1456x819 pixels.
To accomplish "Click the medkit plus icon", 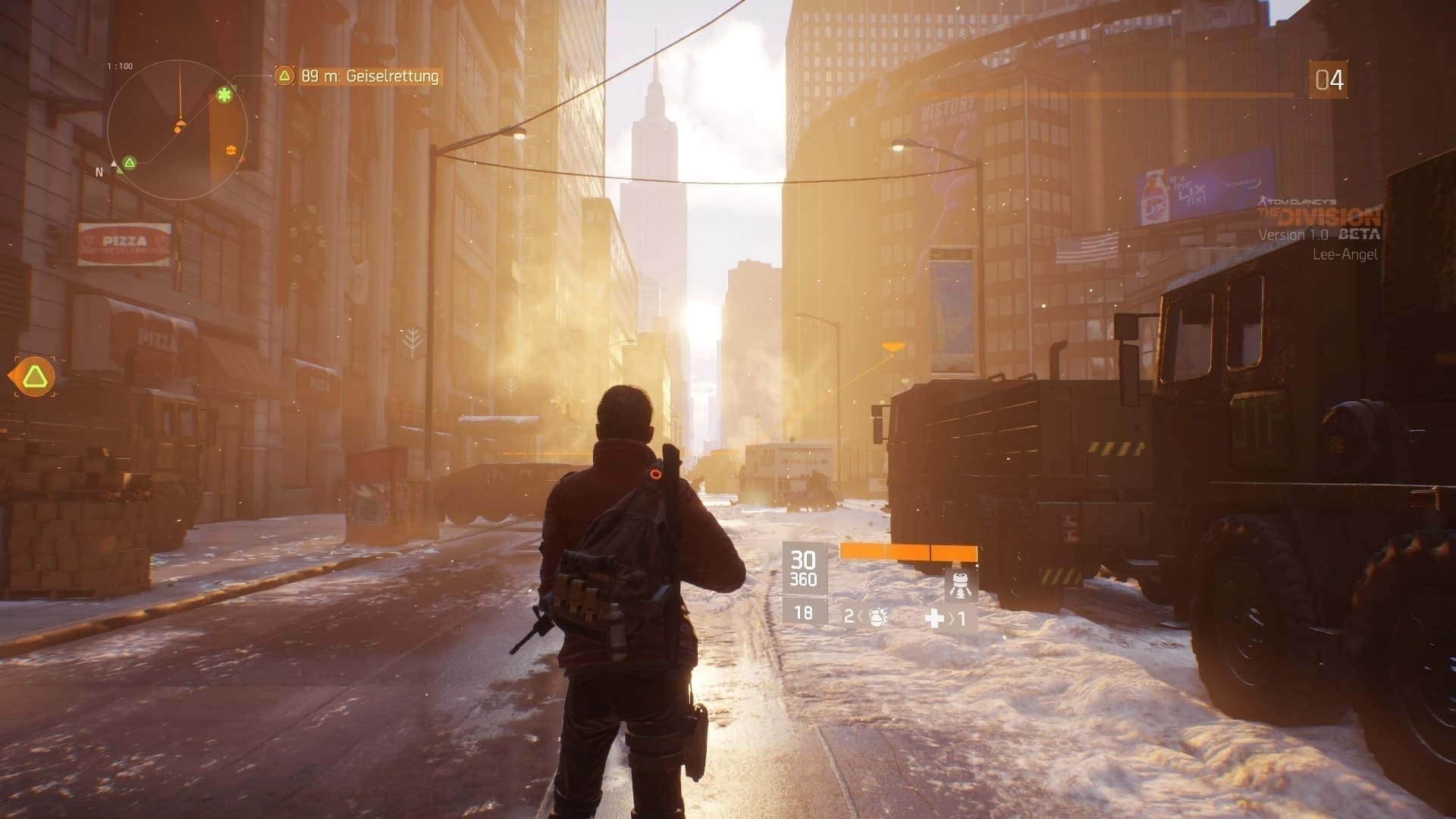I will (x=935, y=617).
